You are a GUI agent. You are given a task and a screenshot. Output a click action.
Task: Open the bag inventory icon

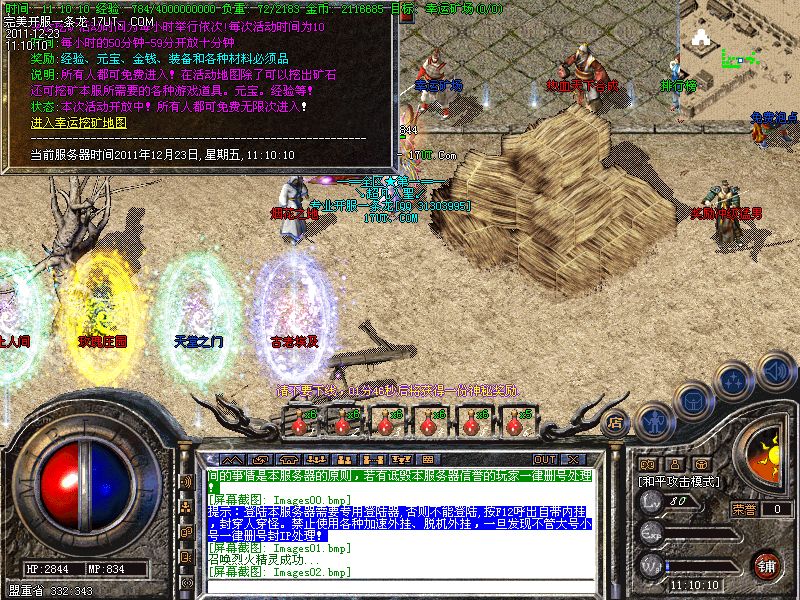point(694,398)
